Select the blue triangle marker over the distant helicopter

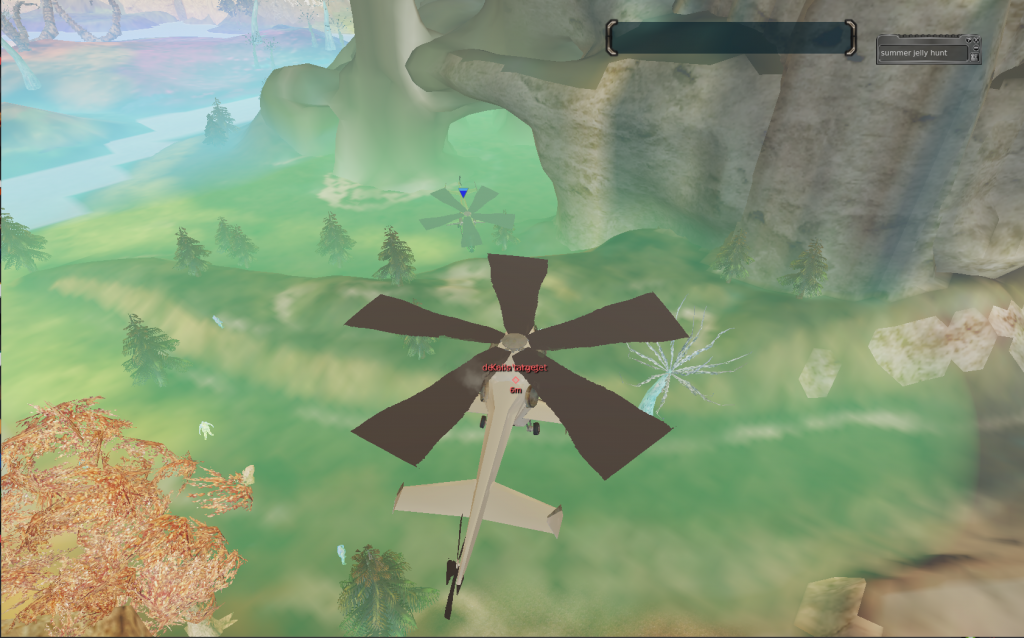462,192
